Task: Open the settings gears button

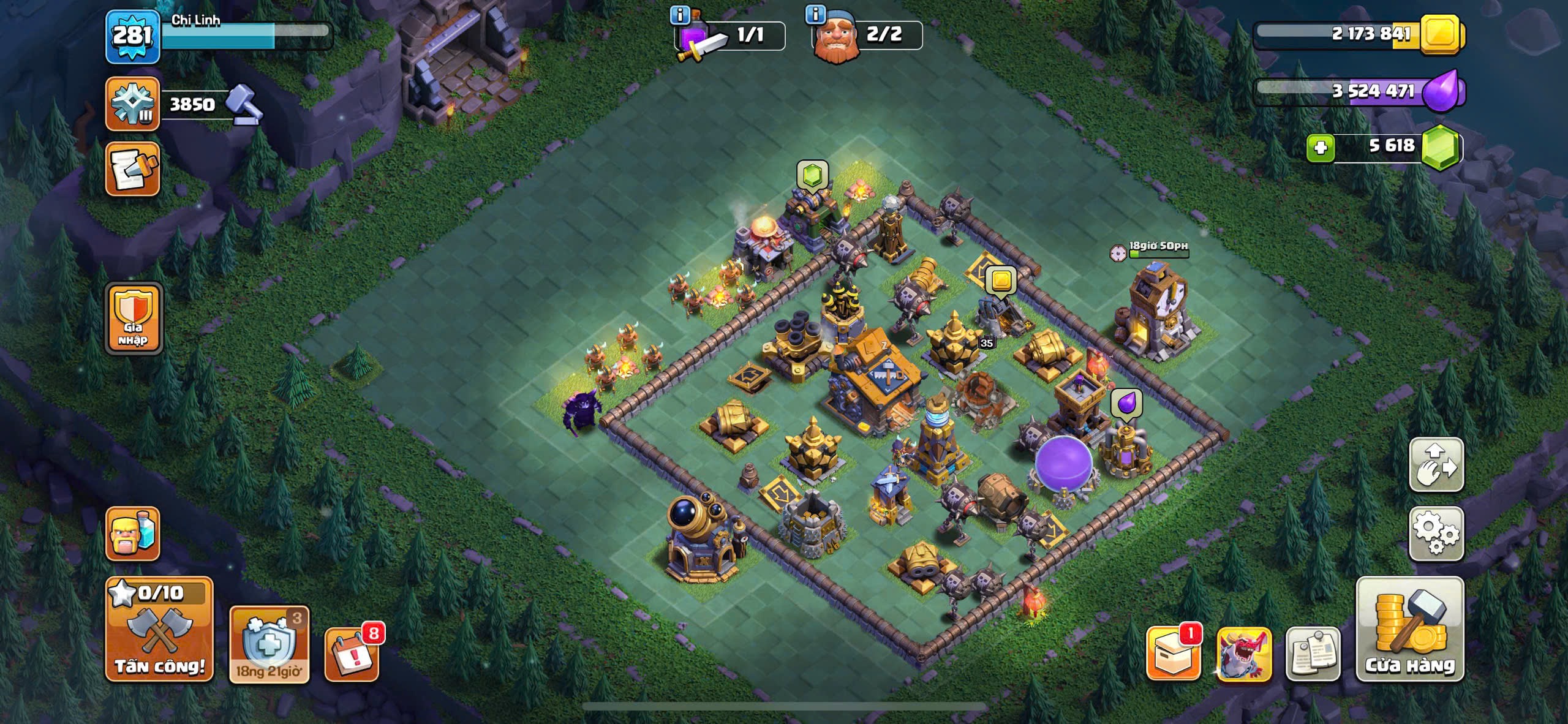Action: 1436,534
